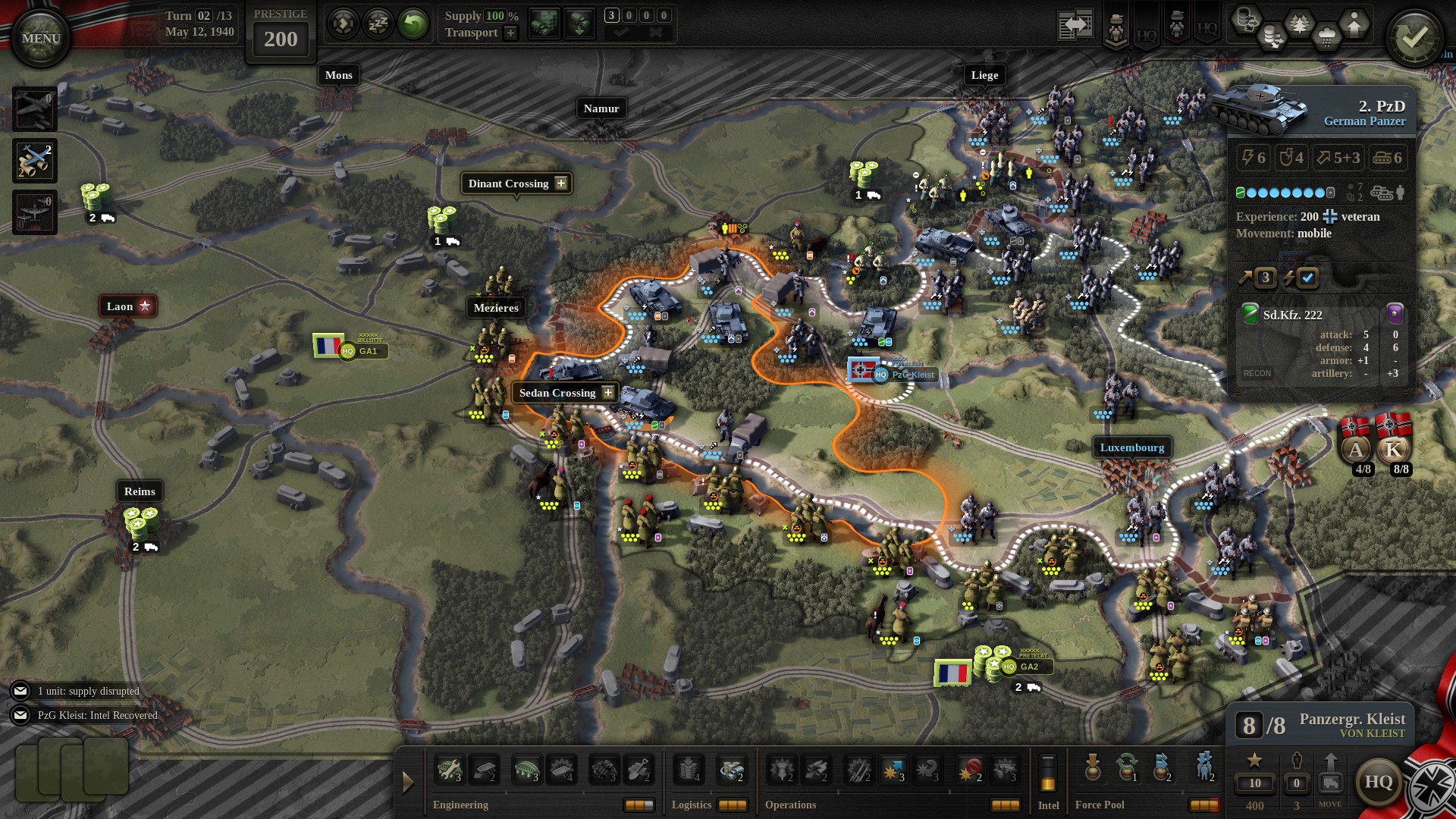Toggle the weather overlay hex icon

(1329, 34)
